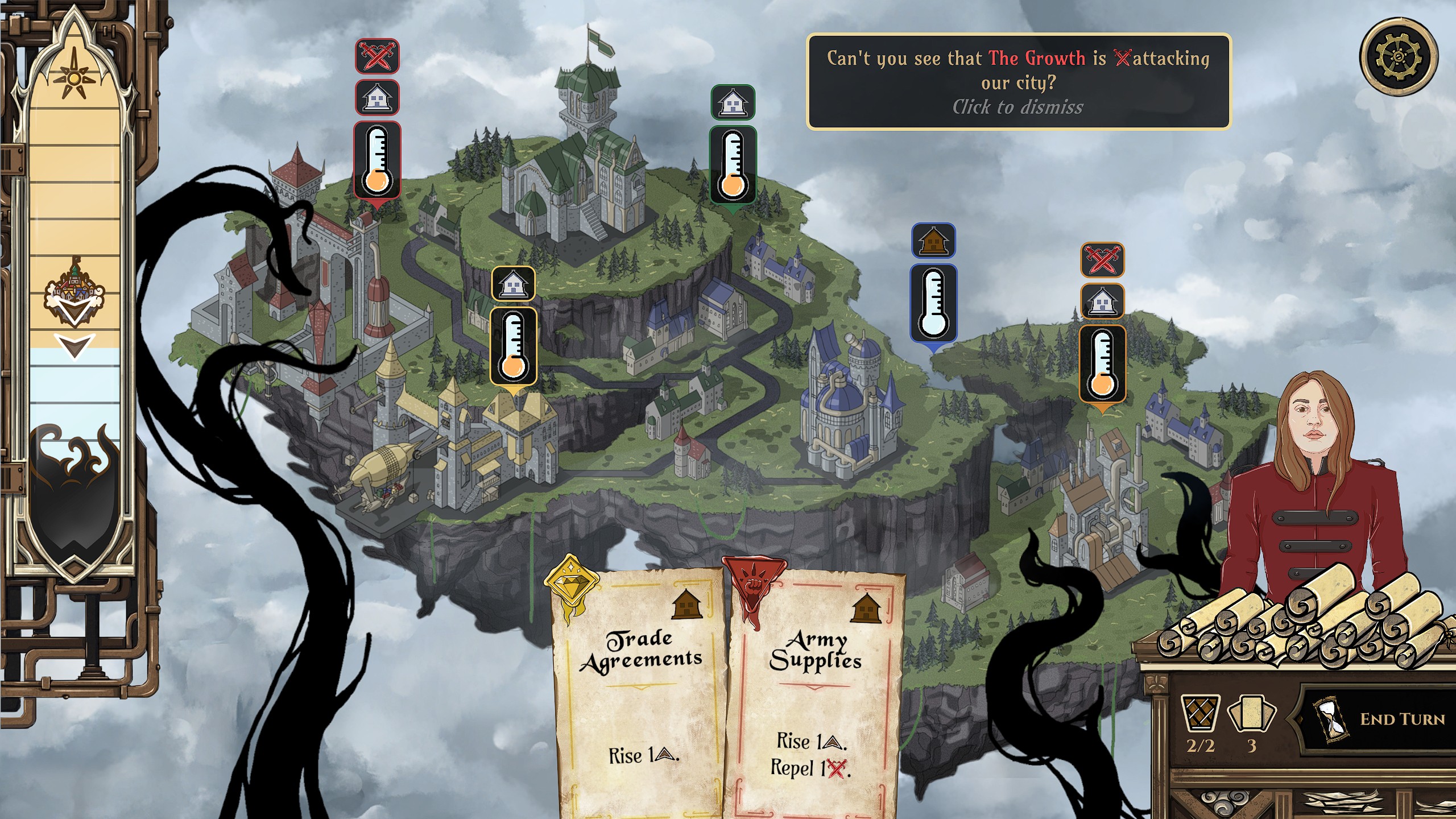The height and width of the screenshot is (819, 1456).
Task: Select the Trade Agreements card
Action: [640, 694]
